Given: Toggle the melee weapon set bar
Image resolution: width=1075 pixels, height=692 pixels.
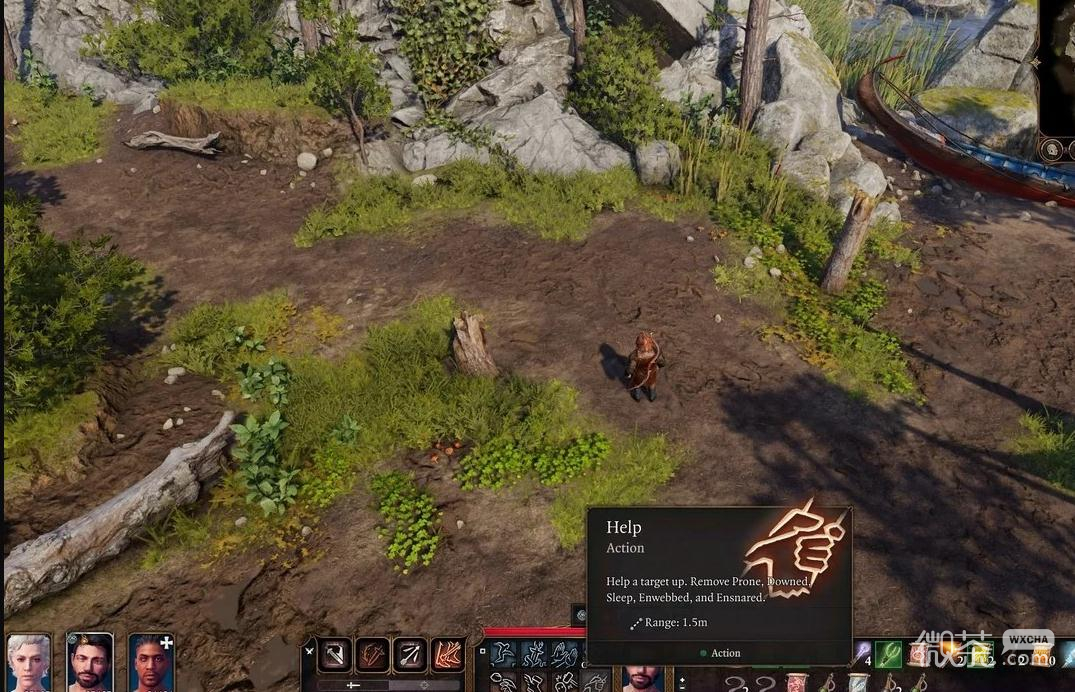Looking at the screenshot, I should pos(353,685).
